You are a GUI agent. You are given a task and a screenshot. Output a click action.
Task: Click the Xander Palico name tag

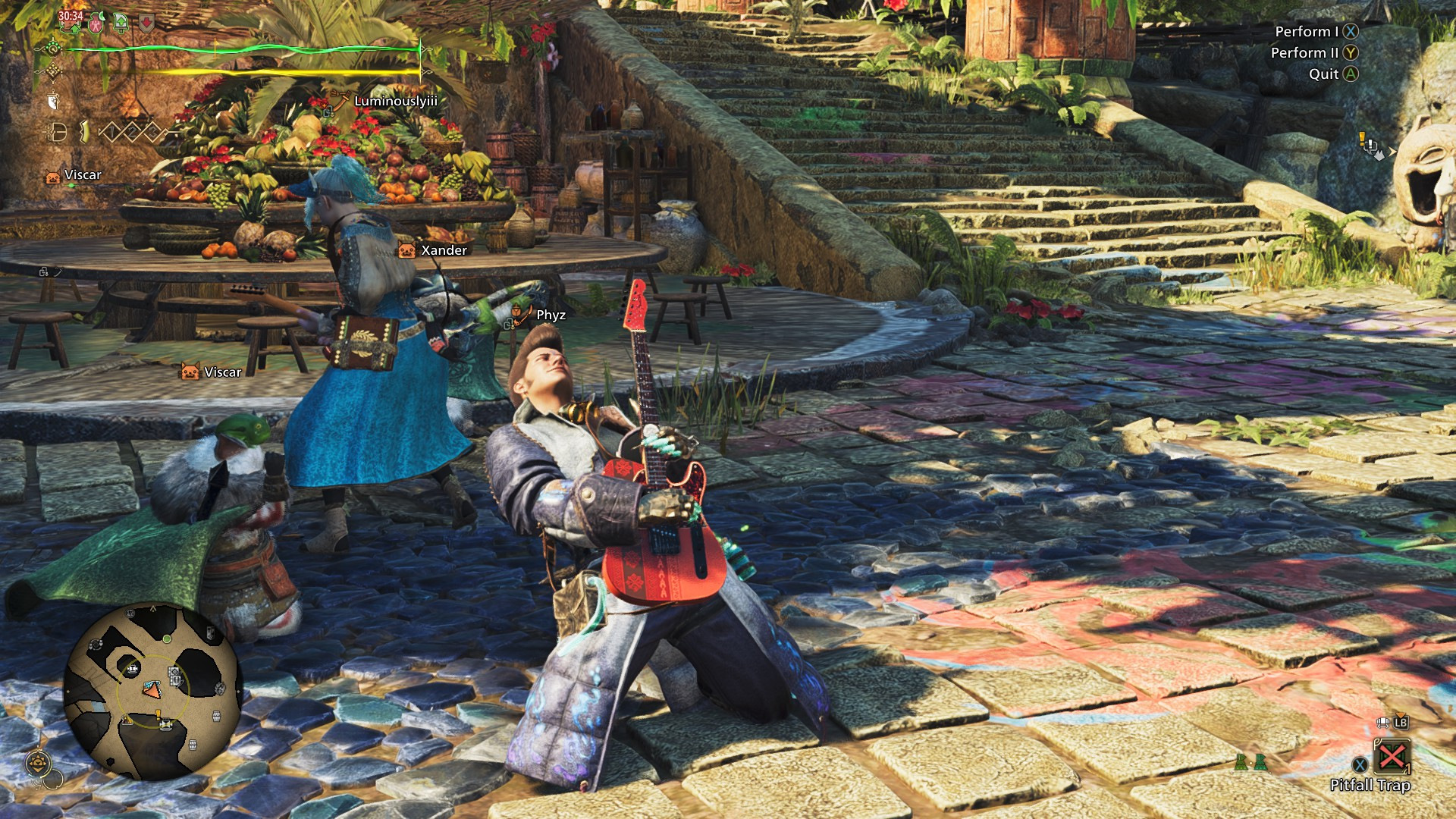[x=444, y=250]
